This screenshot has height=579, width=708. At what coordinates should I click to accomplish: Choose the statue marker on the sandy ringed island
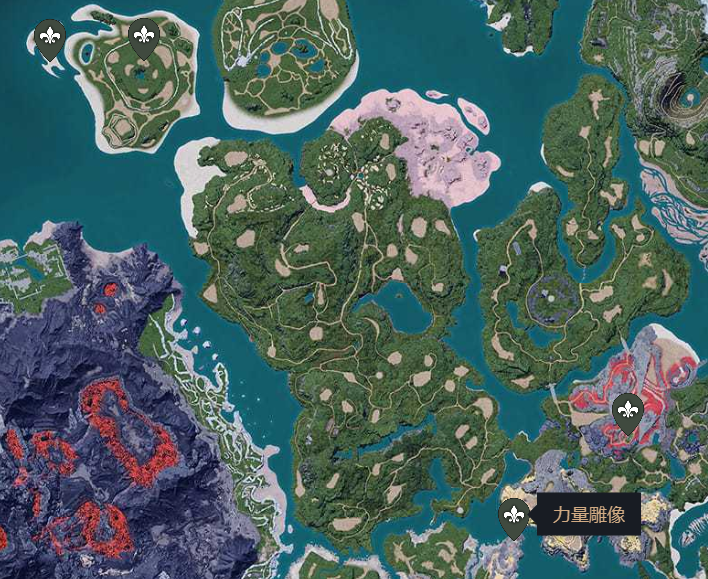tap(145, 39)
